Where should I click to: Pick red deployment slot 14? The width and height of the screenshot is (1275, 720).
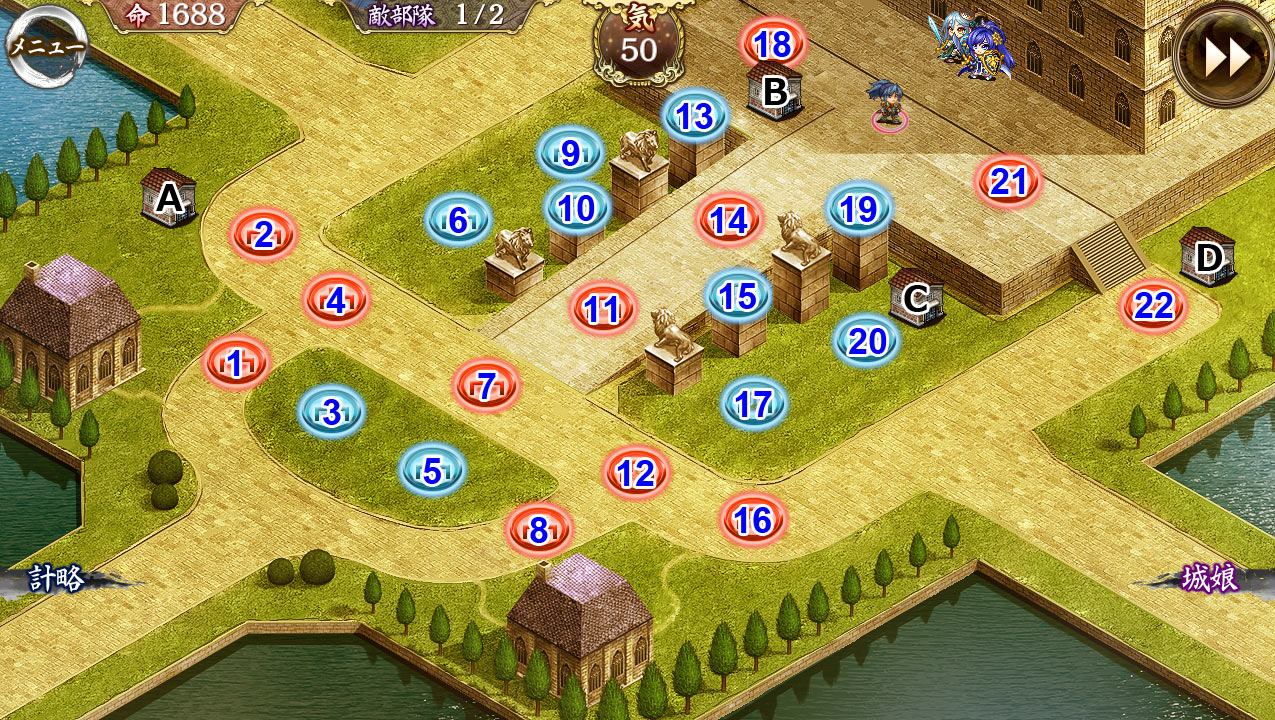(x=729, y=220)
